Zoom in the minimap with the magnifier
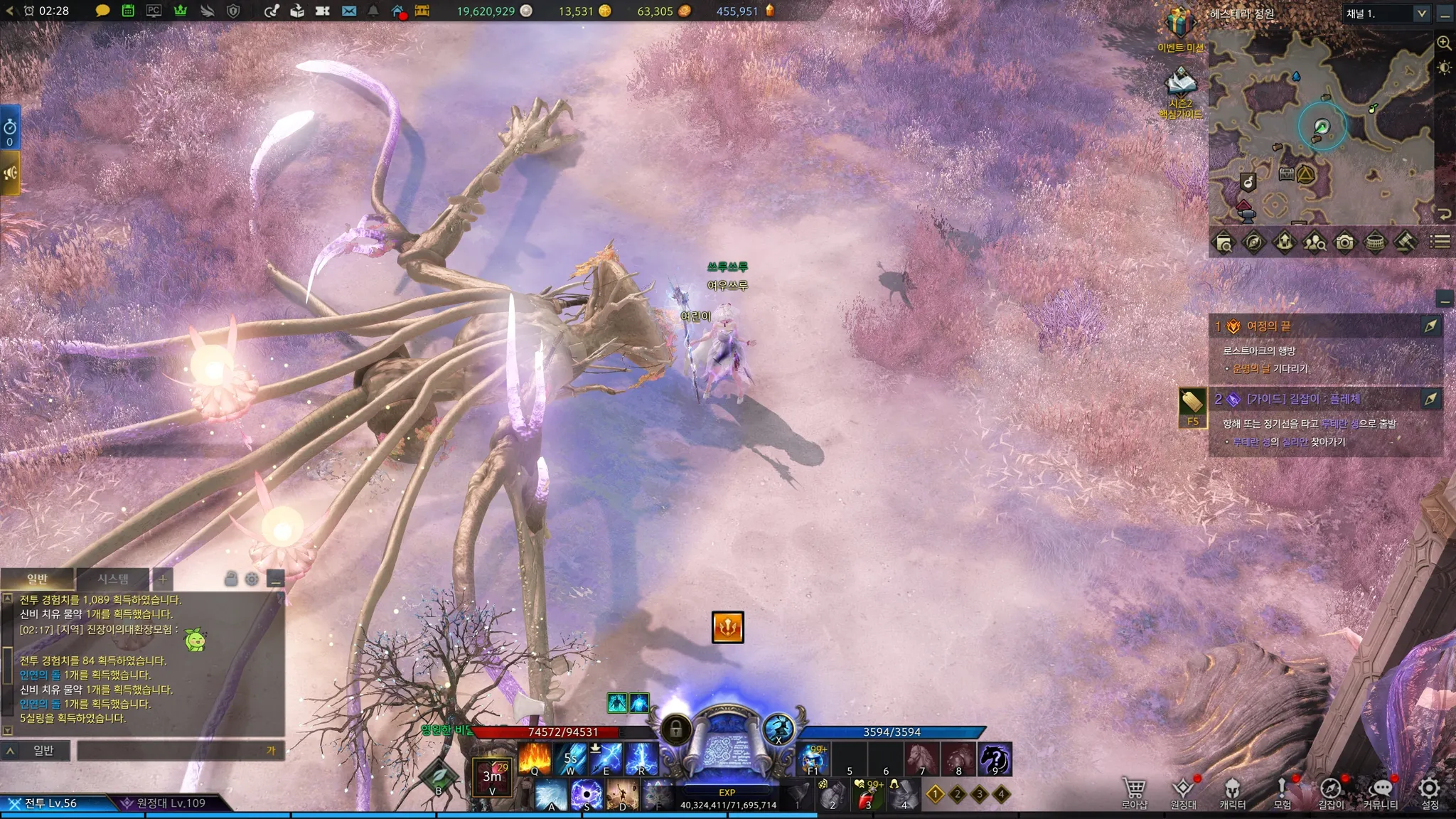 coord(1444,43)
